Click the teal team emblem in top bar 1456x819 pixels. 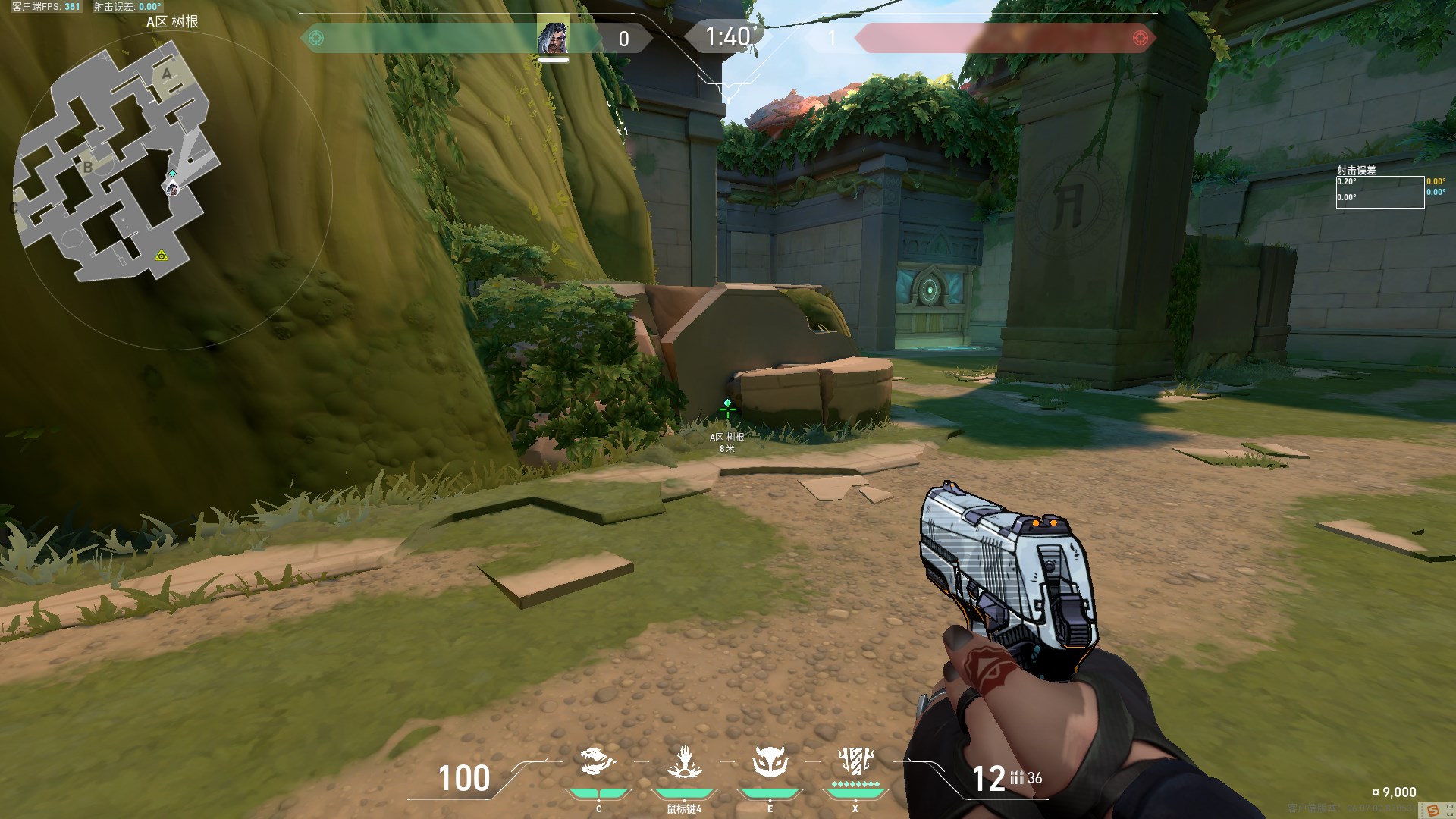316,38
